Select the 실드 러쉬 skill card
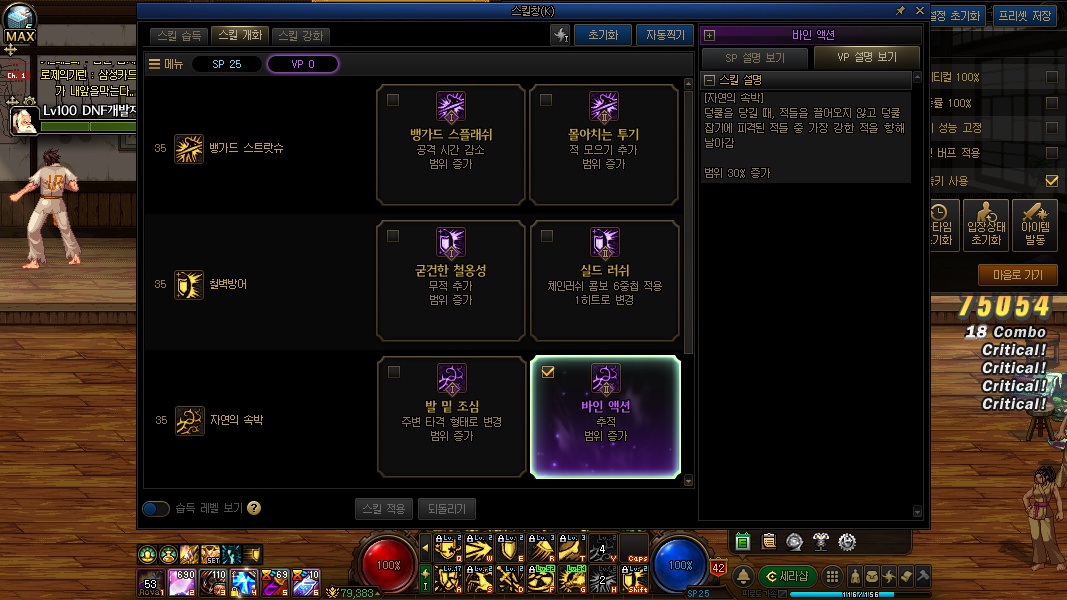 click(x=604, y=280)
